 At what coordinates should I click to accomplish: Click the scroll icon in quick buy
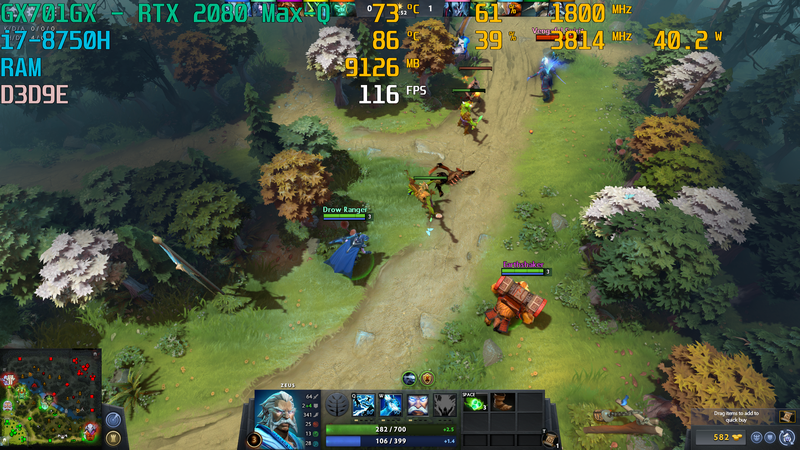[786, 416]
